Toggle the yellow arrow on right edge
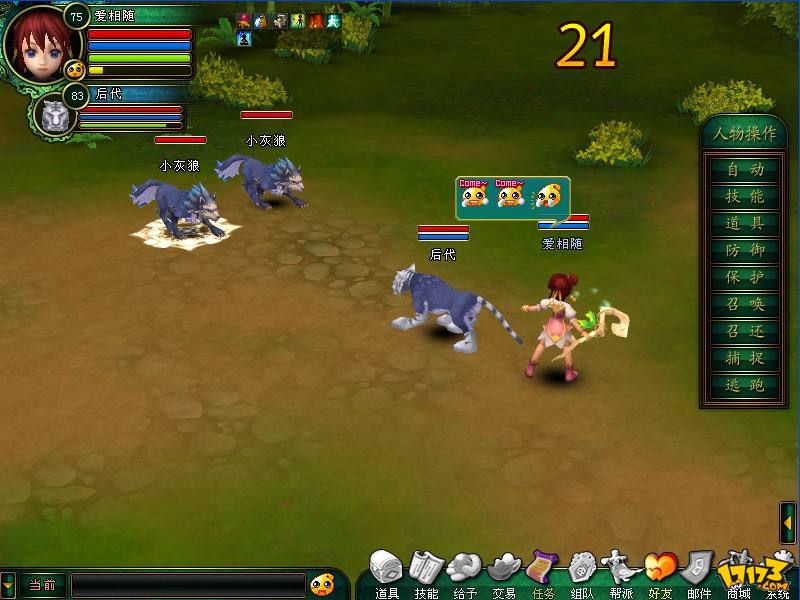Screen dimensions: 800x600 pyautogui.click(x=789, y=523)
